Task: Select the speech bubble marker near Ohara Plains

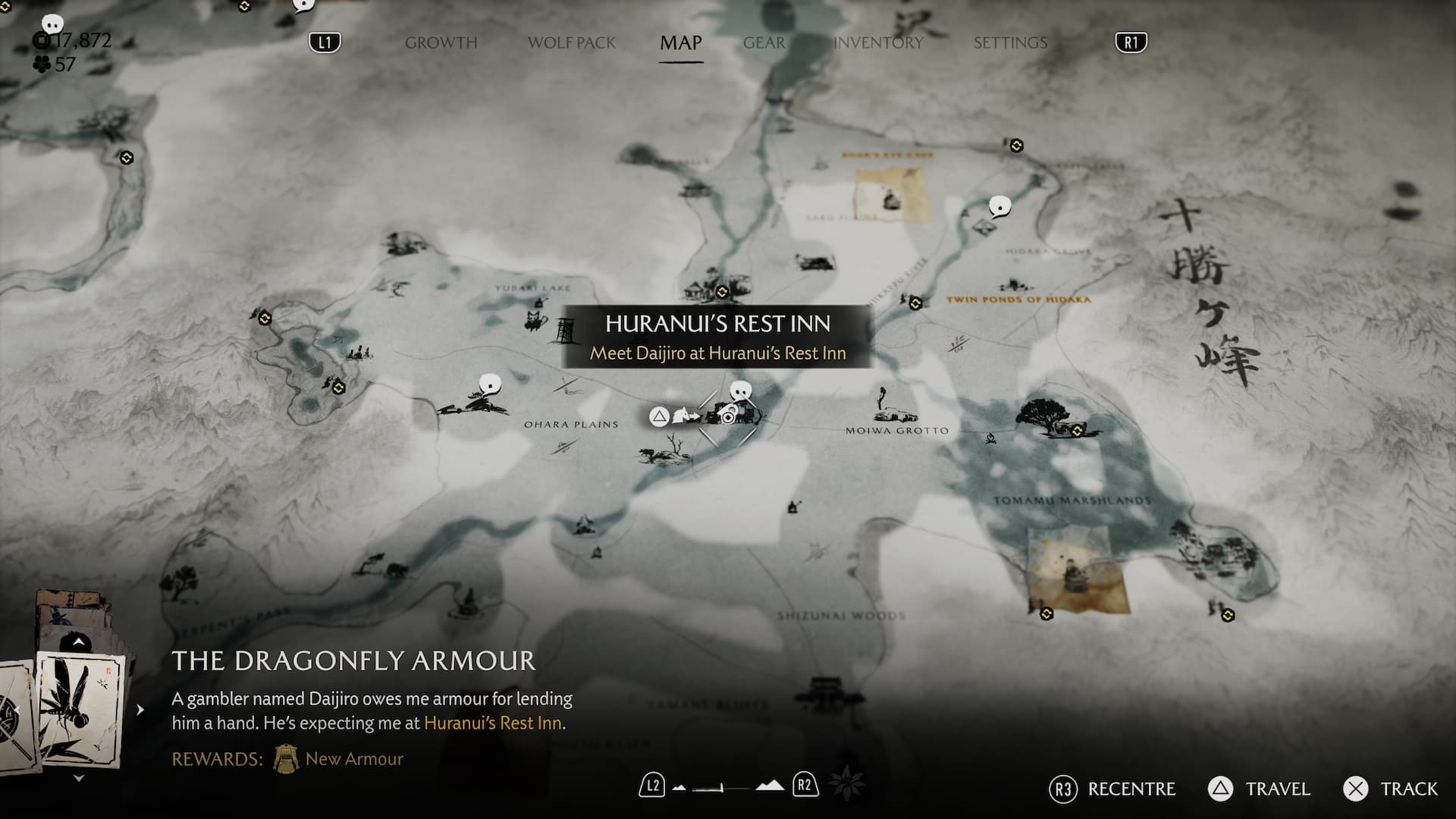Action: [x=491, y=384]
